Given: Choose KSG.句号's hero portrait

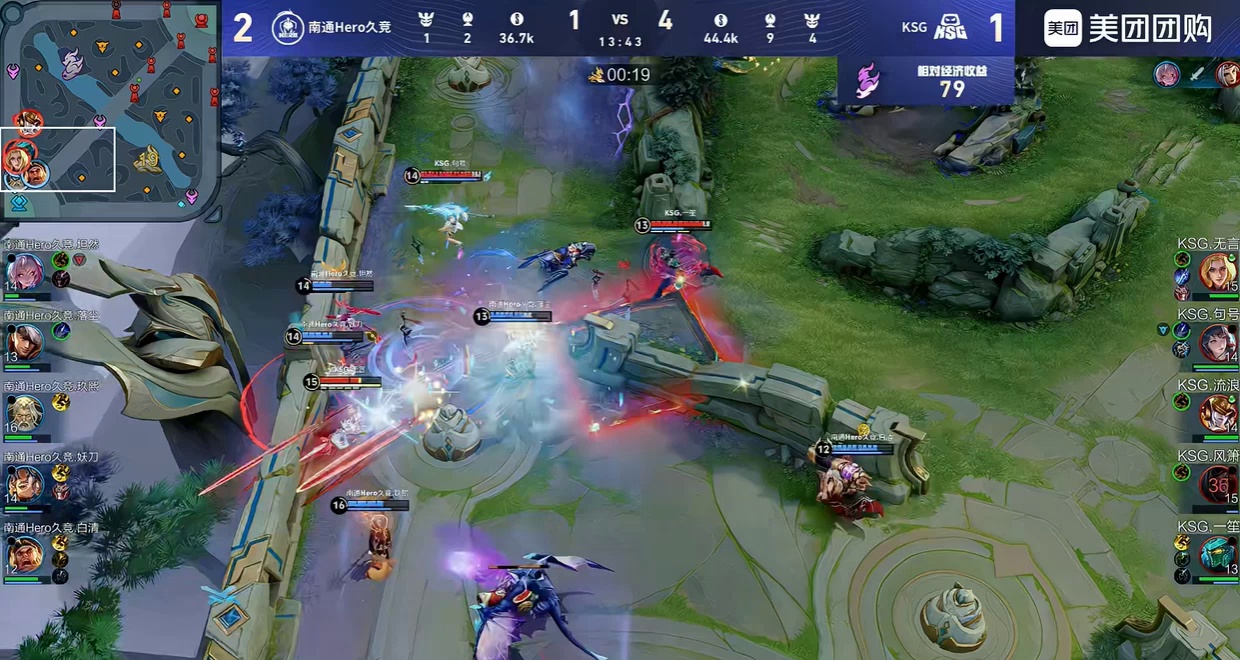Looking at the screenshot, I should point(1218,343).
